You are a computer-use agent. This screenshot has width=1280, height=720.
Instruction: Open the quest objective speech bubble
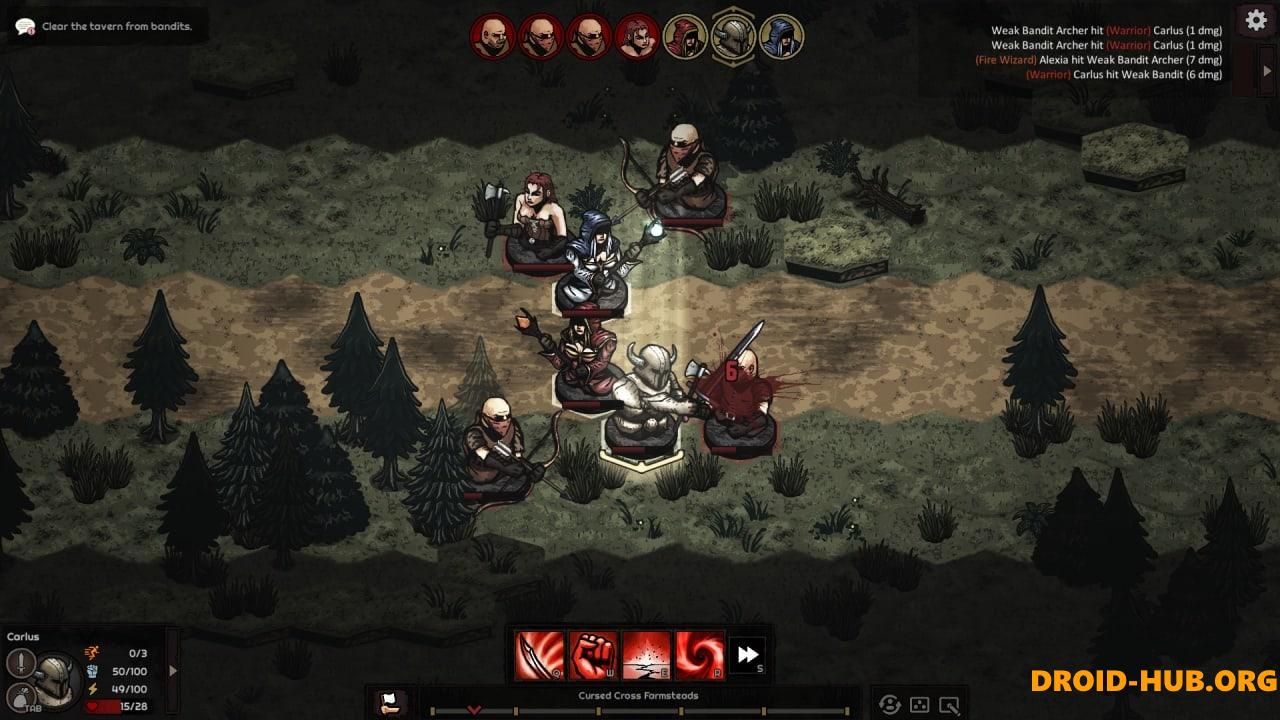point(25,27)
